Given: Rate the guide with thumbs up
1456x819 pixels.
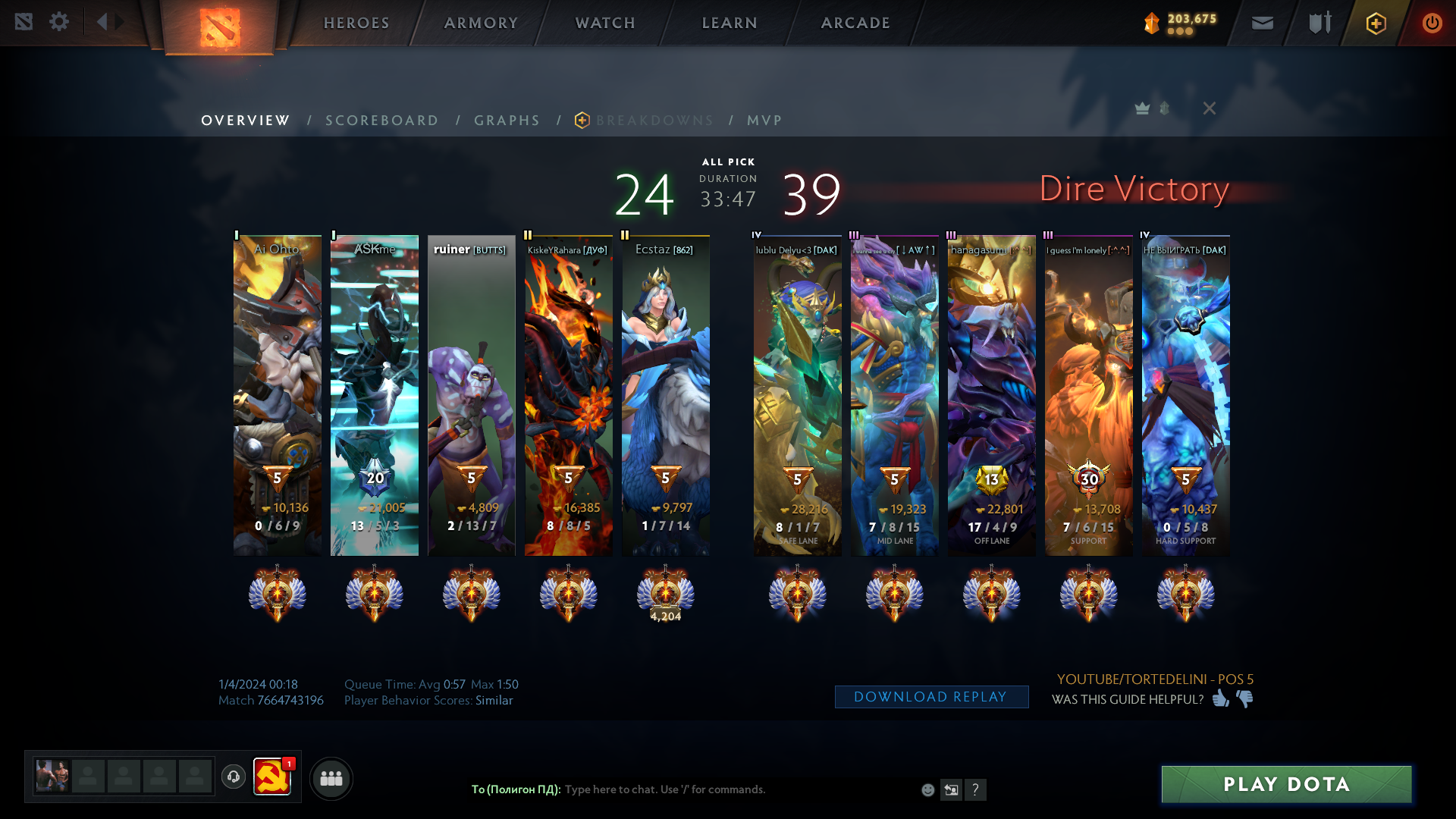Looking at the screenshot, I should click(x=1220, y=698).
